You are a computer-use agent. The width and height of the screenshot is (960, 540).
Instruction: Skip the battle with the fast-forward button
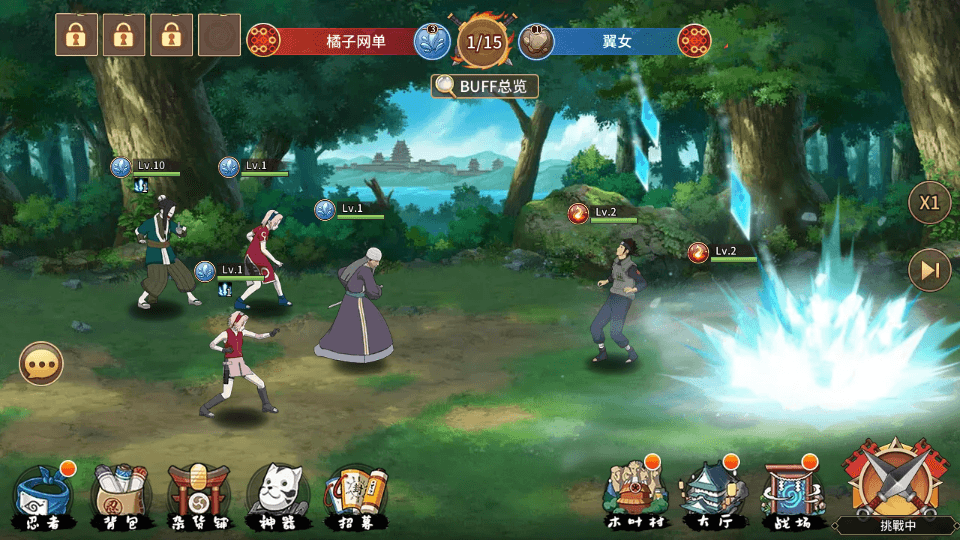929,270
